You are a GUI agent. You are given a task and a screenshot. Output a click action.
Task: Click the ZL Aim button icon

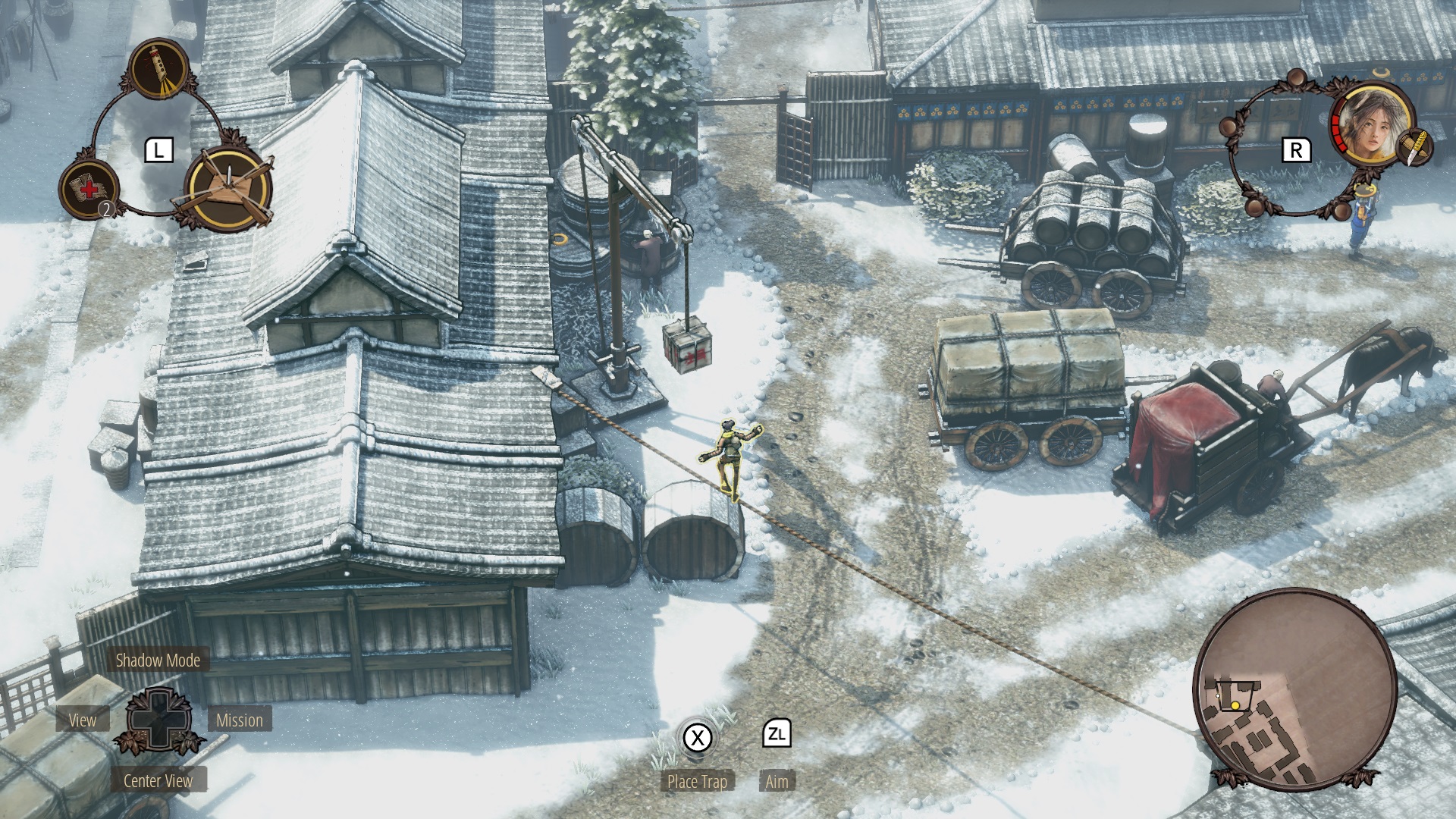point(774,733)
